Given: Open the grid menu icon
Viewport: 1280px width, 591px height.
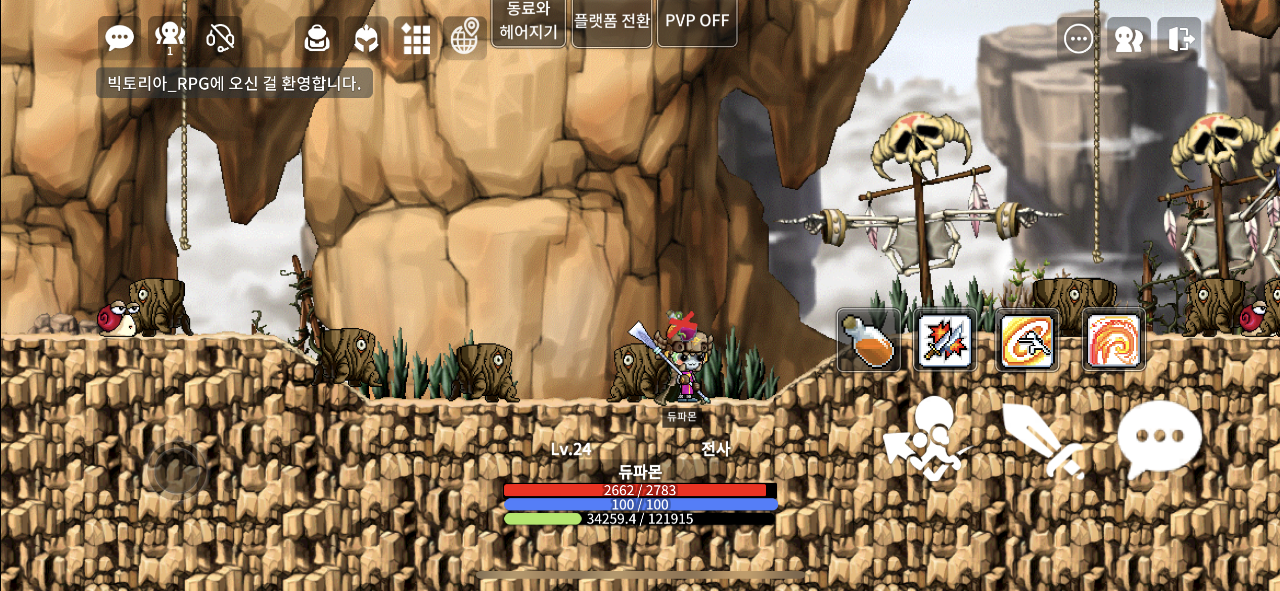Looking at the screenshot, I should click(x=416, y=38).
